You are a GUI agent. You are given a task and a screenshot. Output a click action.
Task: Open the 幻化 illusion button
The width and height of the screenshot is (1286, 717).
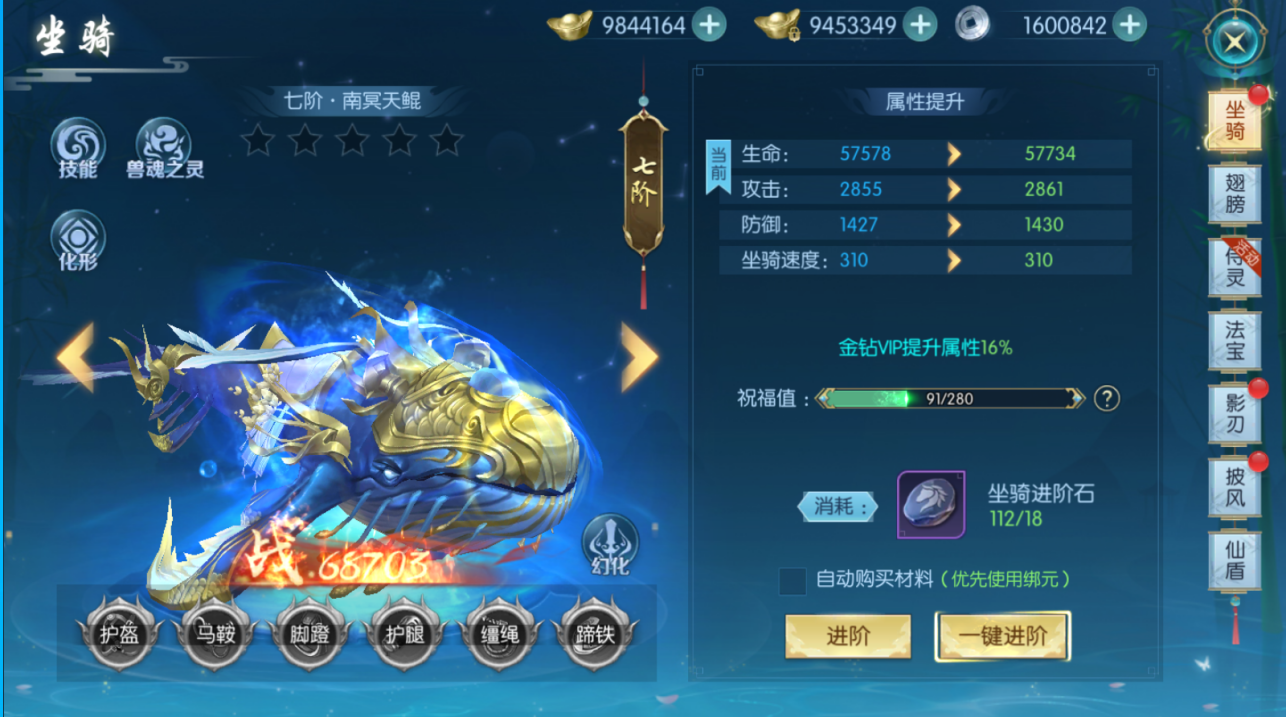coord(610,545)
